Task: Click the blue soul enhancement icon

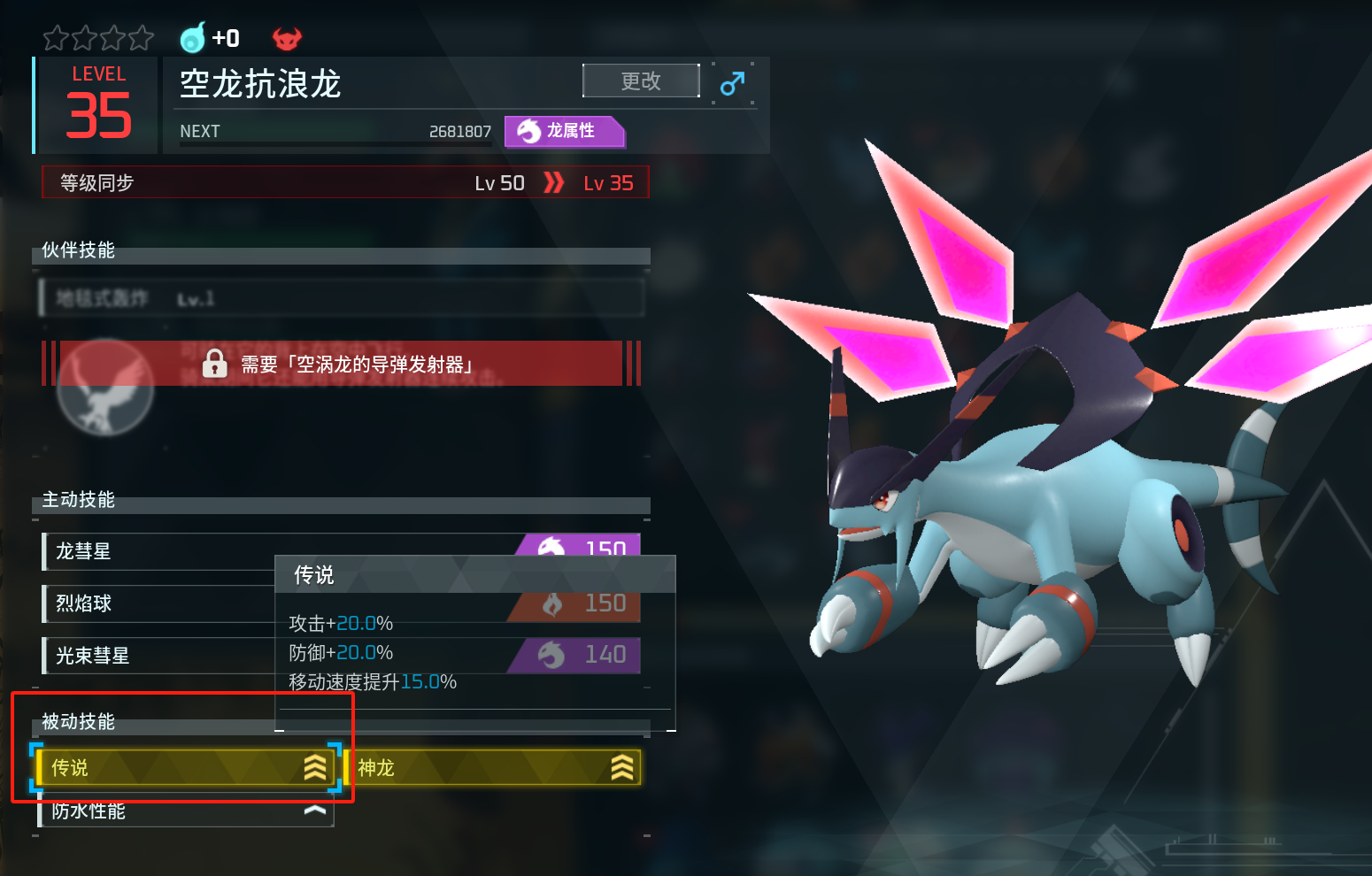Action: pyautogui.click(x=193, y=38)
